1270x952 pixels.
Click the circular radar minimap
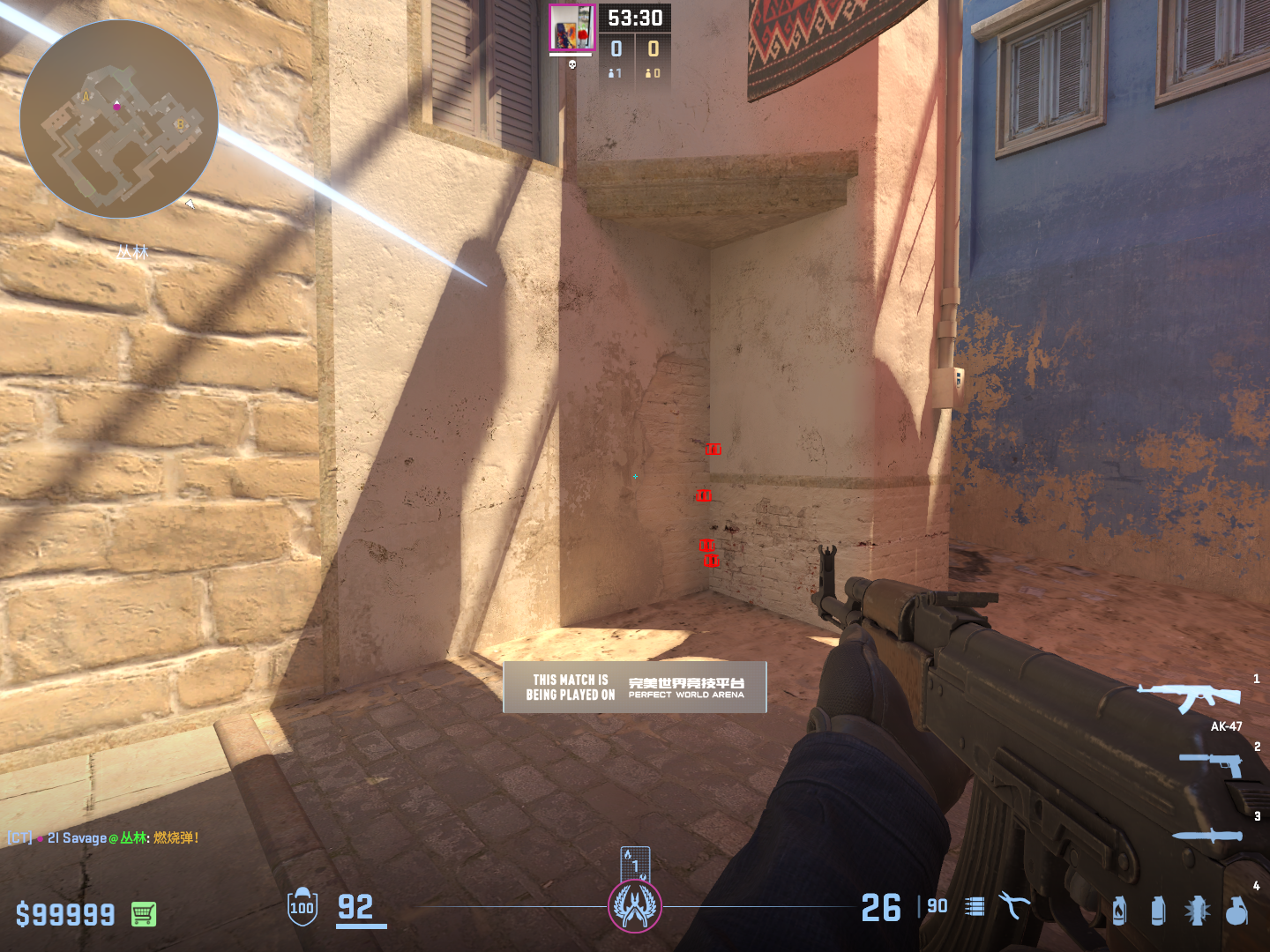[119, 119]
